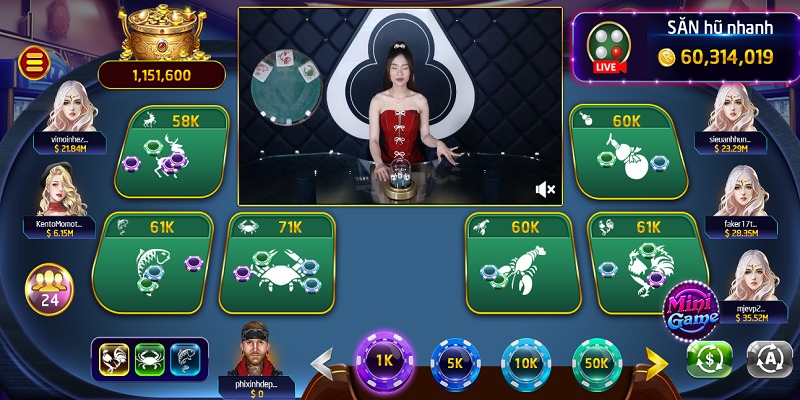The image size is (800, 400).
Task: Choose the fish betting tile
Action: [x=150, y=262]
